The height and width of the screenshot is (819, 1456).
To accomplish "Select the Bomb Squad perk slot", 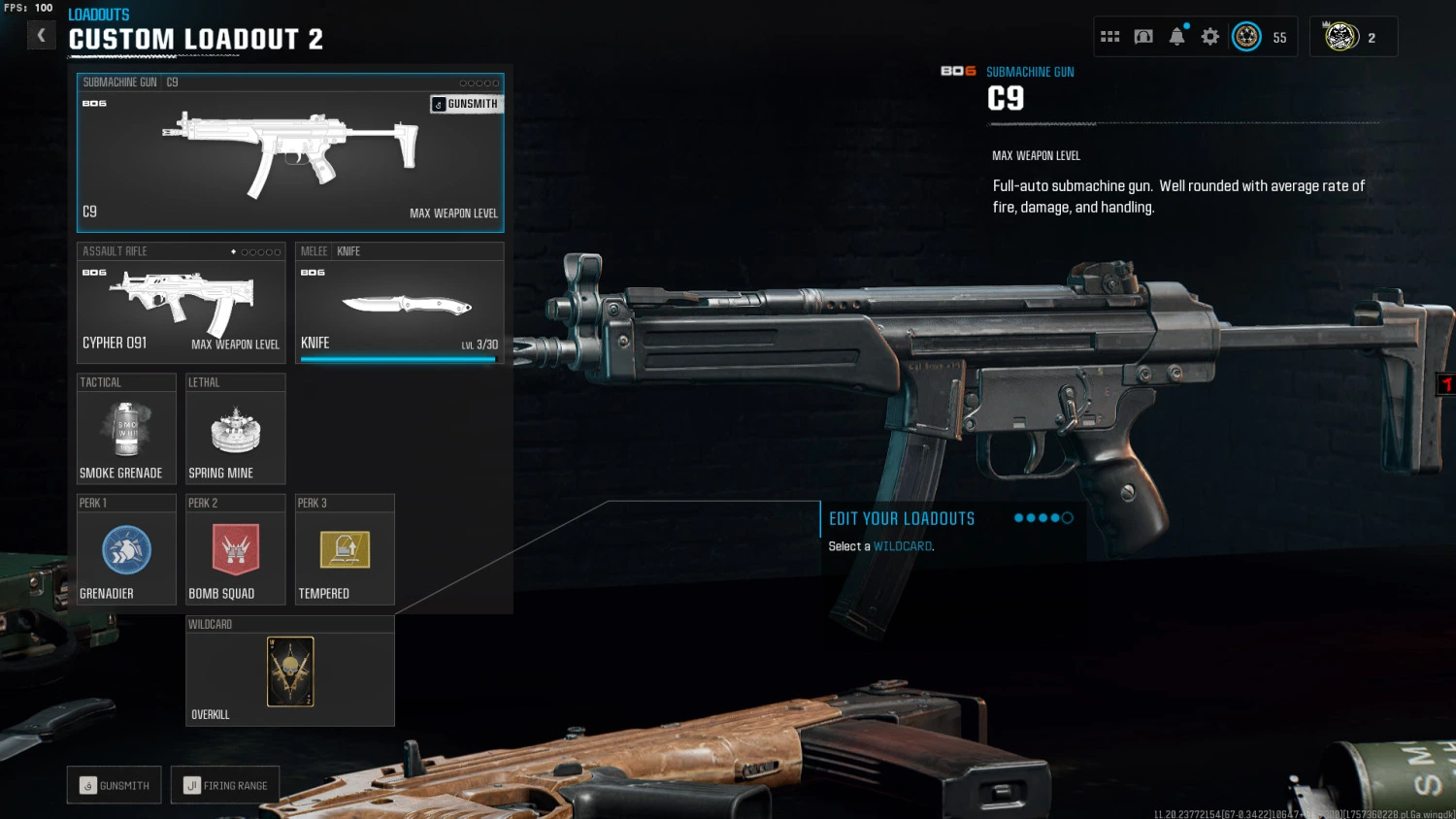I will [x=235, y=550].
